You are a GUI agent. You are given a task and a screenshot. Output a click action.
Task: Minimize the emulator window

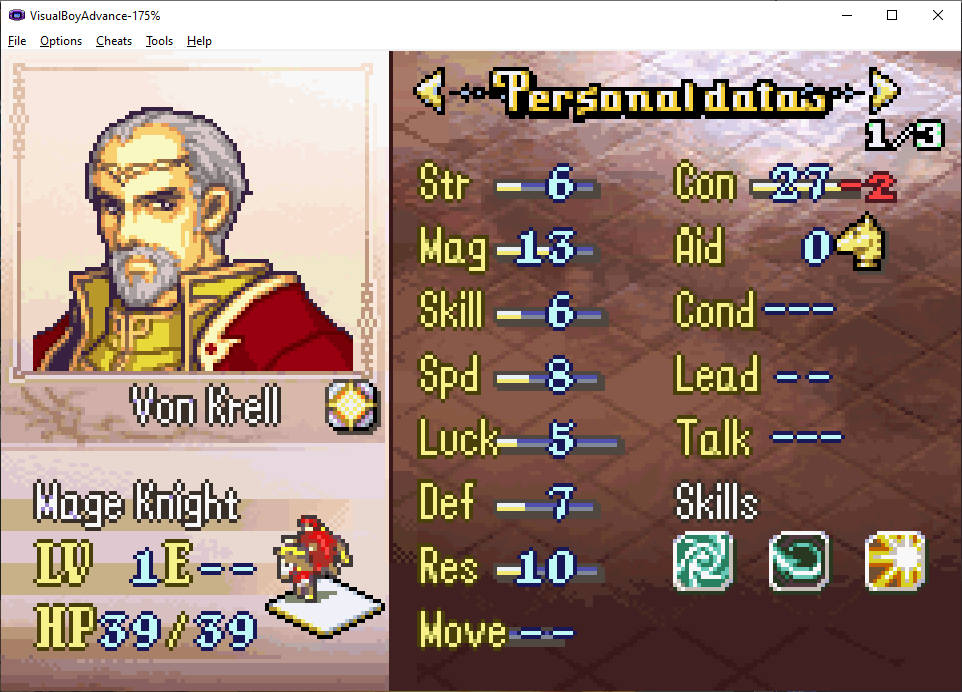(847, 15)
